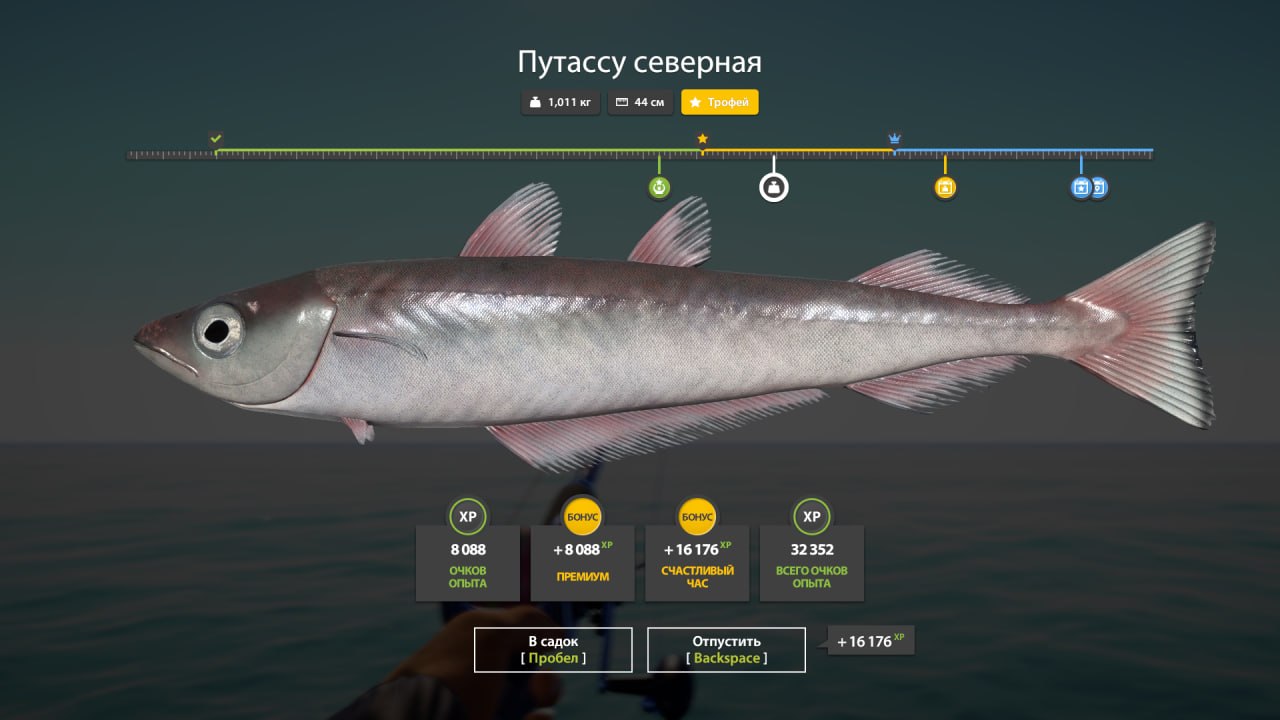Open the yellow trophy reward bag icon
The image size is (1280, 720).
(945, 186)
